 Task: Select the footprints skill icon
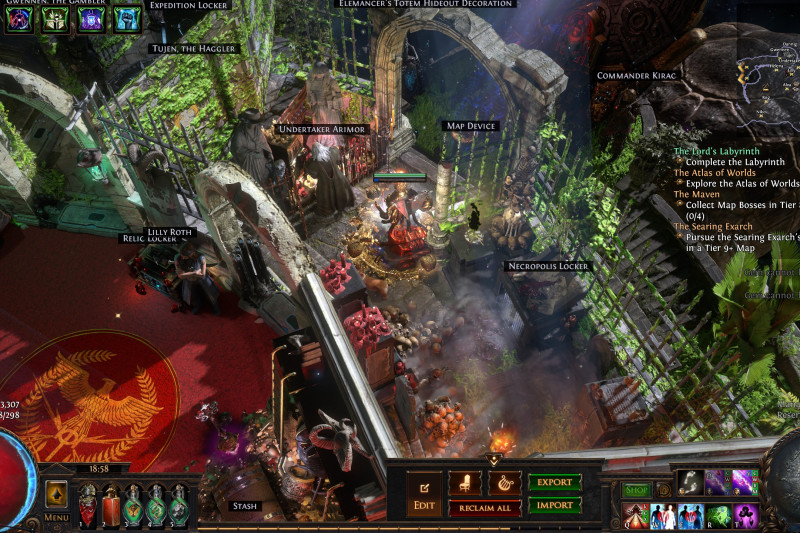pyautogui.click(x=691, y=483)
